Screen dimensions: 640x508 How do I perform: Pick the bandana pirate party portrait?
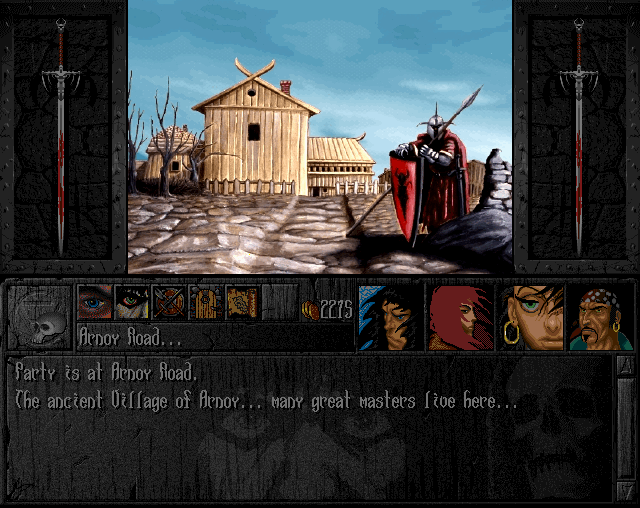tap(601, 317)
